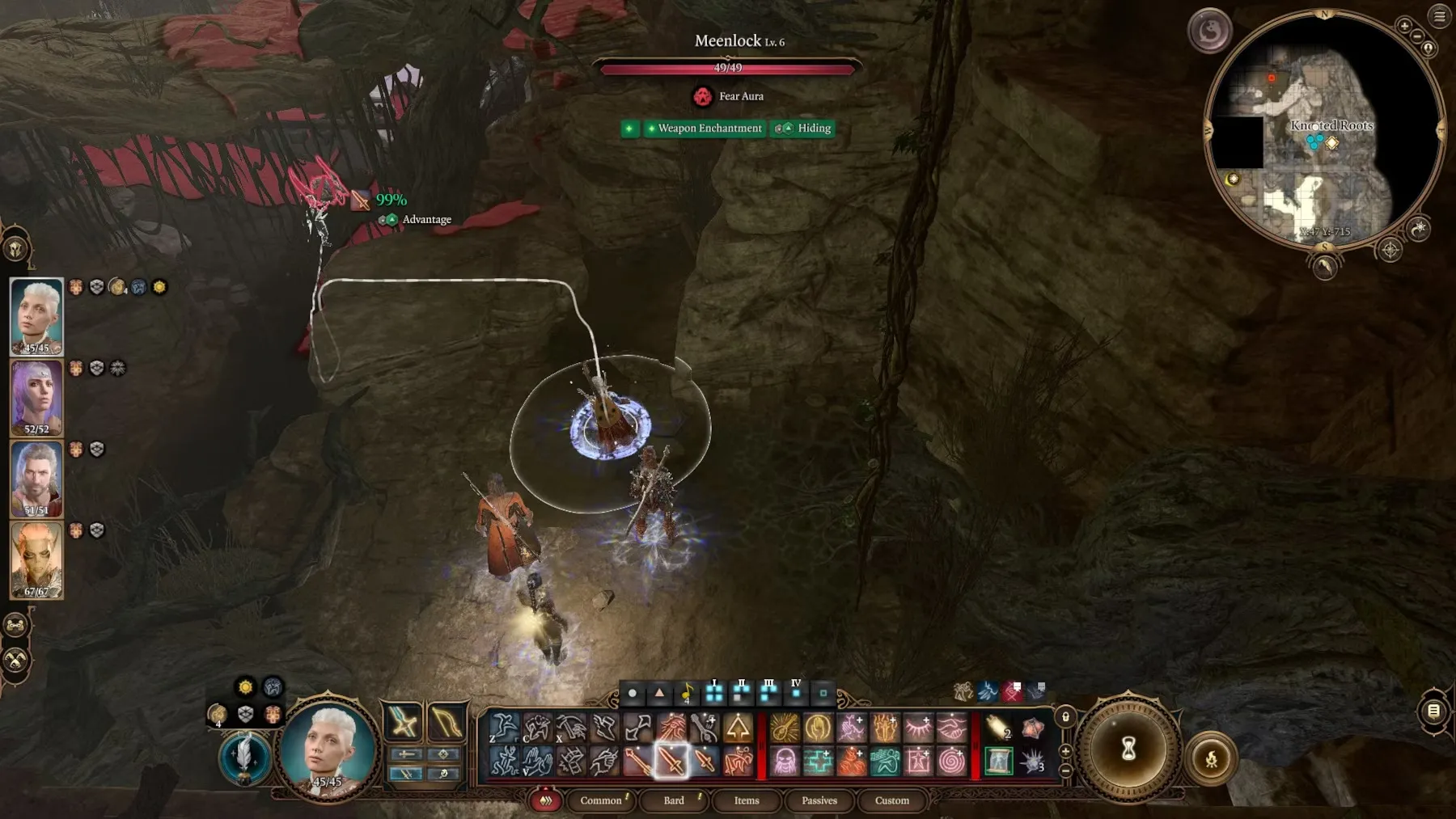This screenshot has height=819, width=1456.
Task: Open the Bard hotbar tab
Action: click(x=674, y=800)
